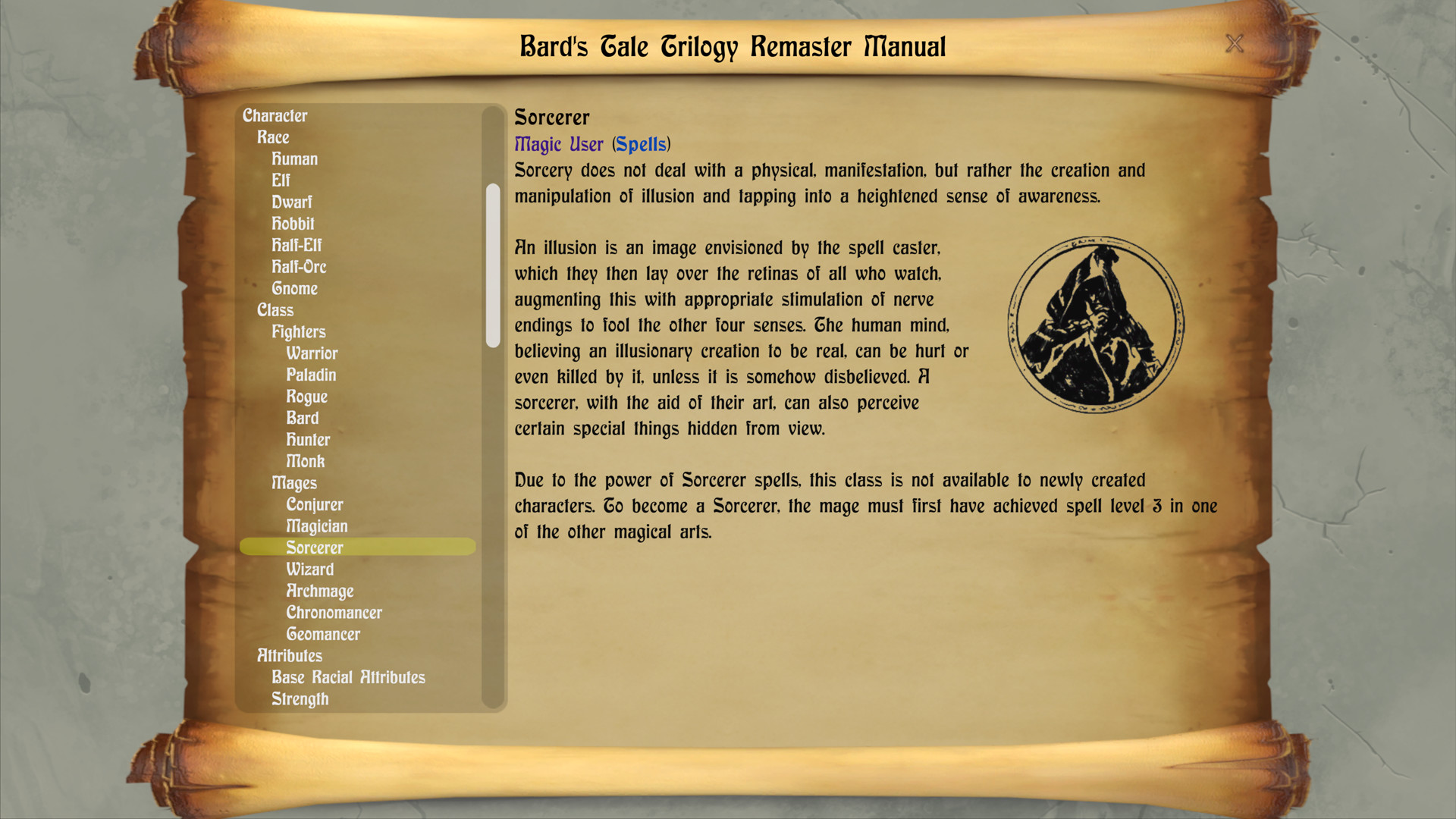The width and height of the screenshot is (1456, 819).
Task: Close the manual window
Action: tap(1235, 44)
